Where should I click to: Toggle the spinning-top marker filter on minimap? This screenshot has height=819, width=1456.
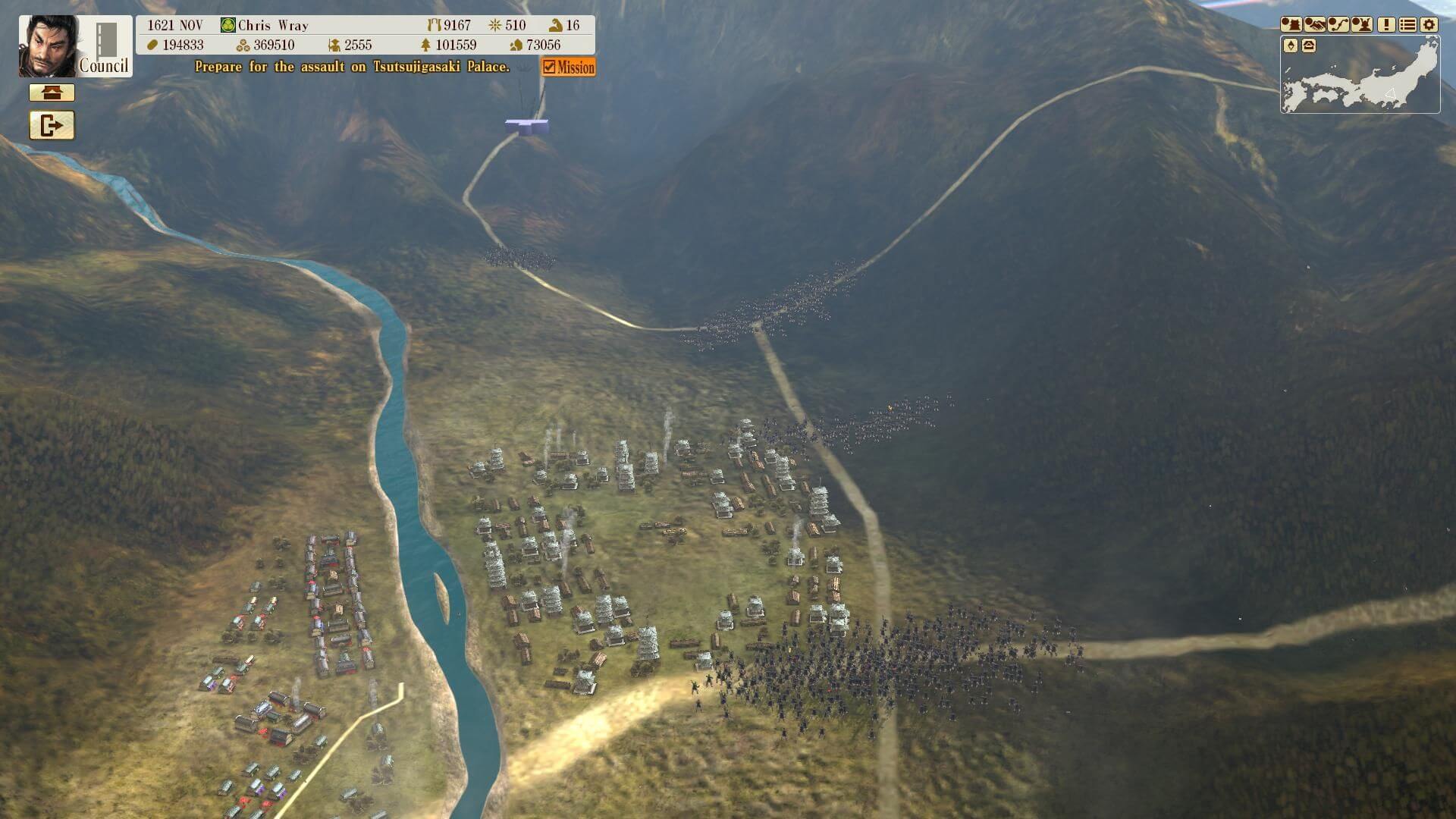1291,46
